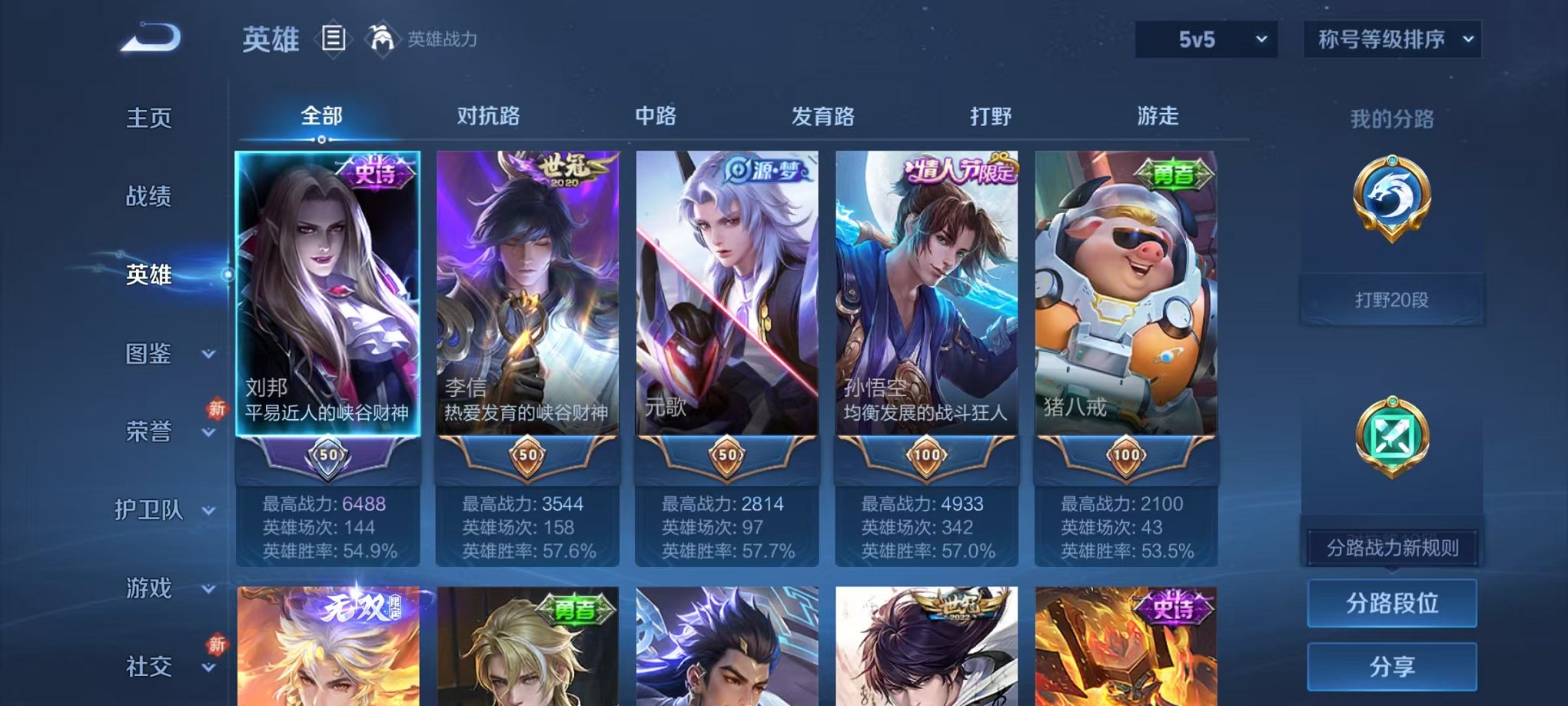Click the 英雄战力 hero power icon
This screenshot has height=706, width=1568.
point(381,36)
